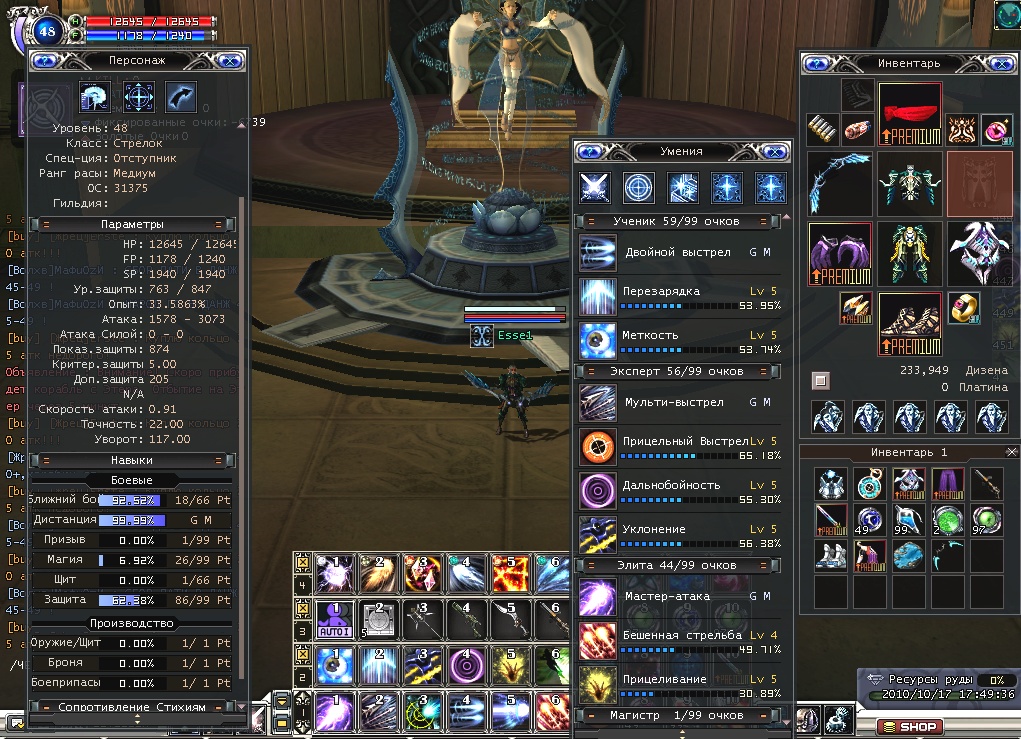Select the Мульти-выстрел skill icon
The image size is (1021, 739).
[x=598, y=403]
